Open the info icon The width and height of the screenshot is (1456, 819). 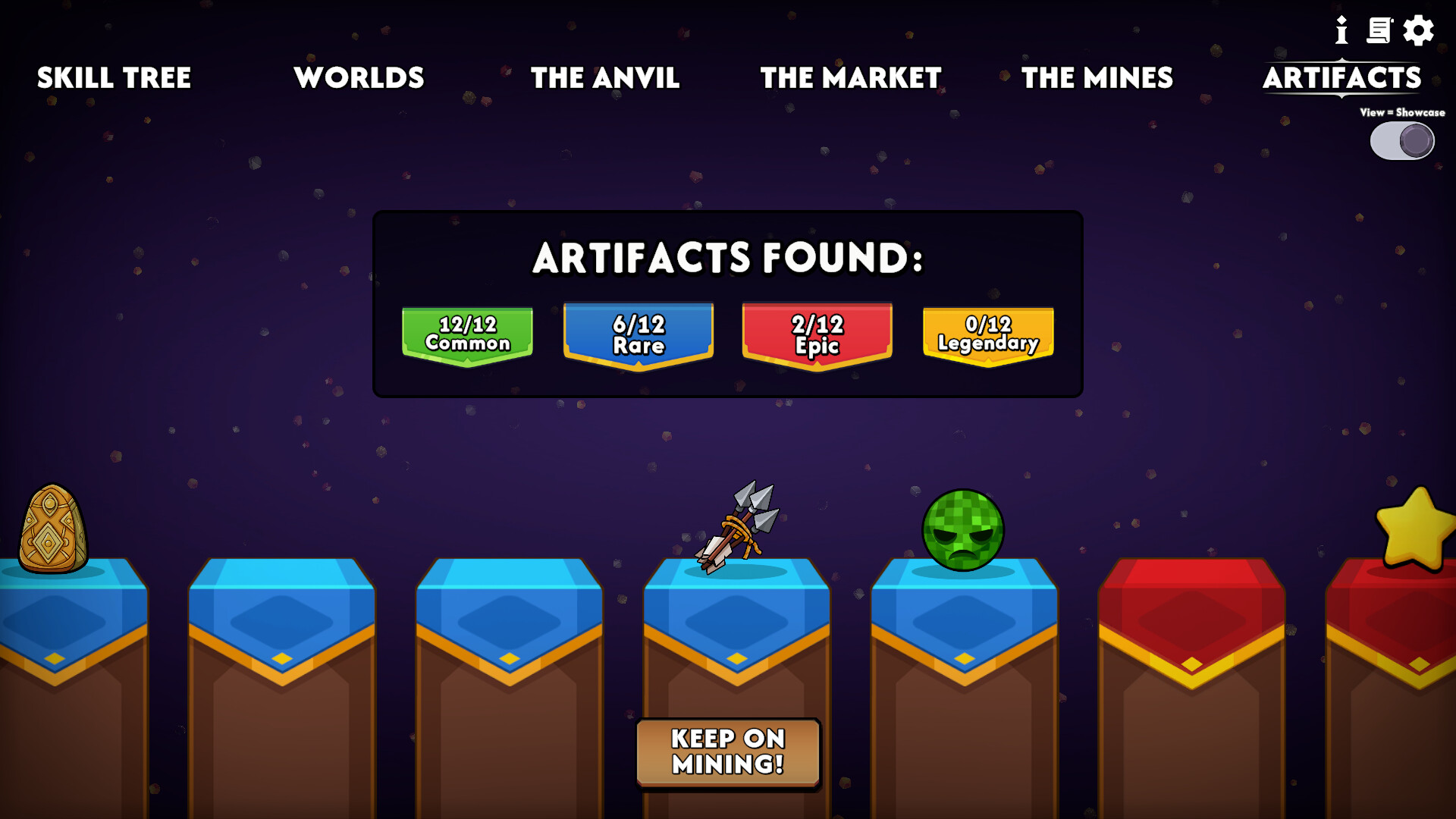tap(1341, 31)
